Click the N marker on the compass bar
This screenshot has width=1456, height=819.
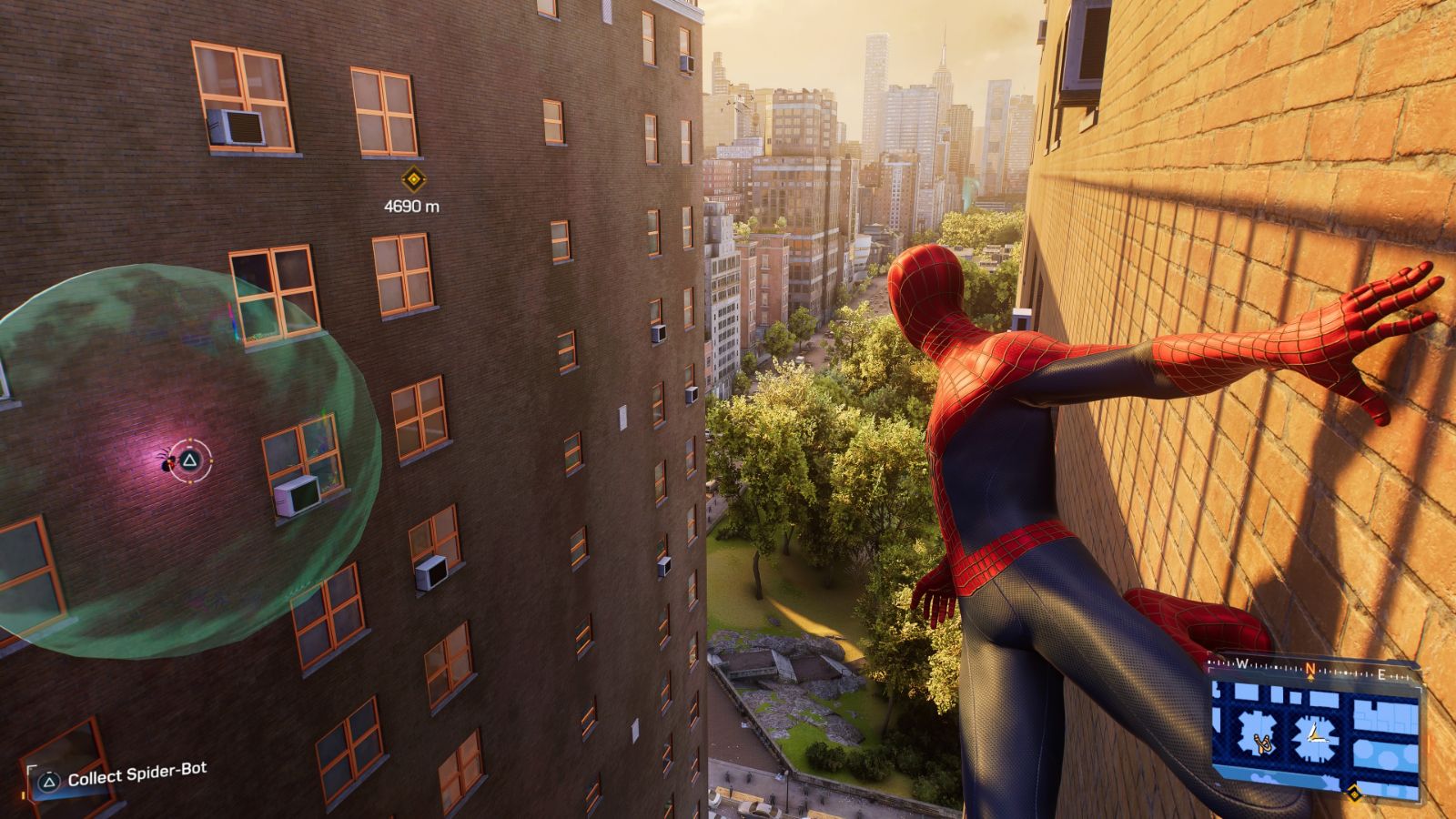click(1310, 667)
